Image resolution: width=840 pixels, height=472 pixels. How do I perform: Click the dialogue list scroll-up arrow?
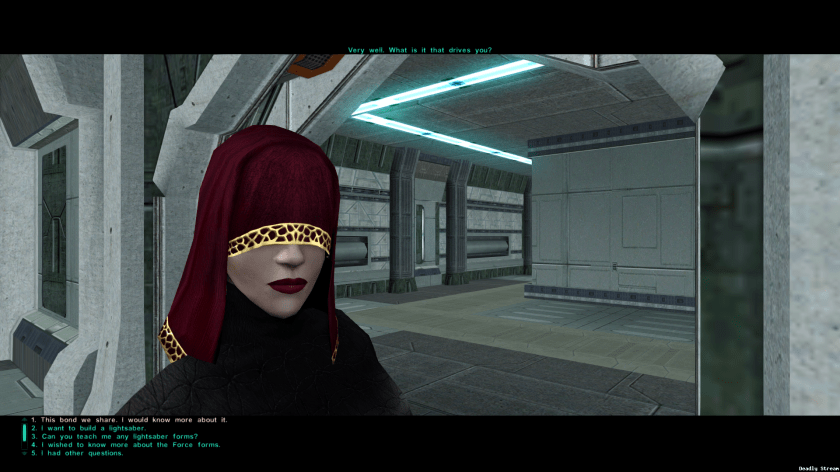[24, 419]
